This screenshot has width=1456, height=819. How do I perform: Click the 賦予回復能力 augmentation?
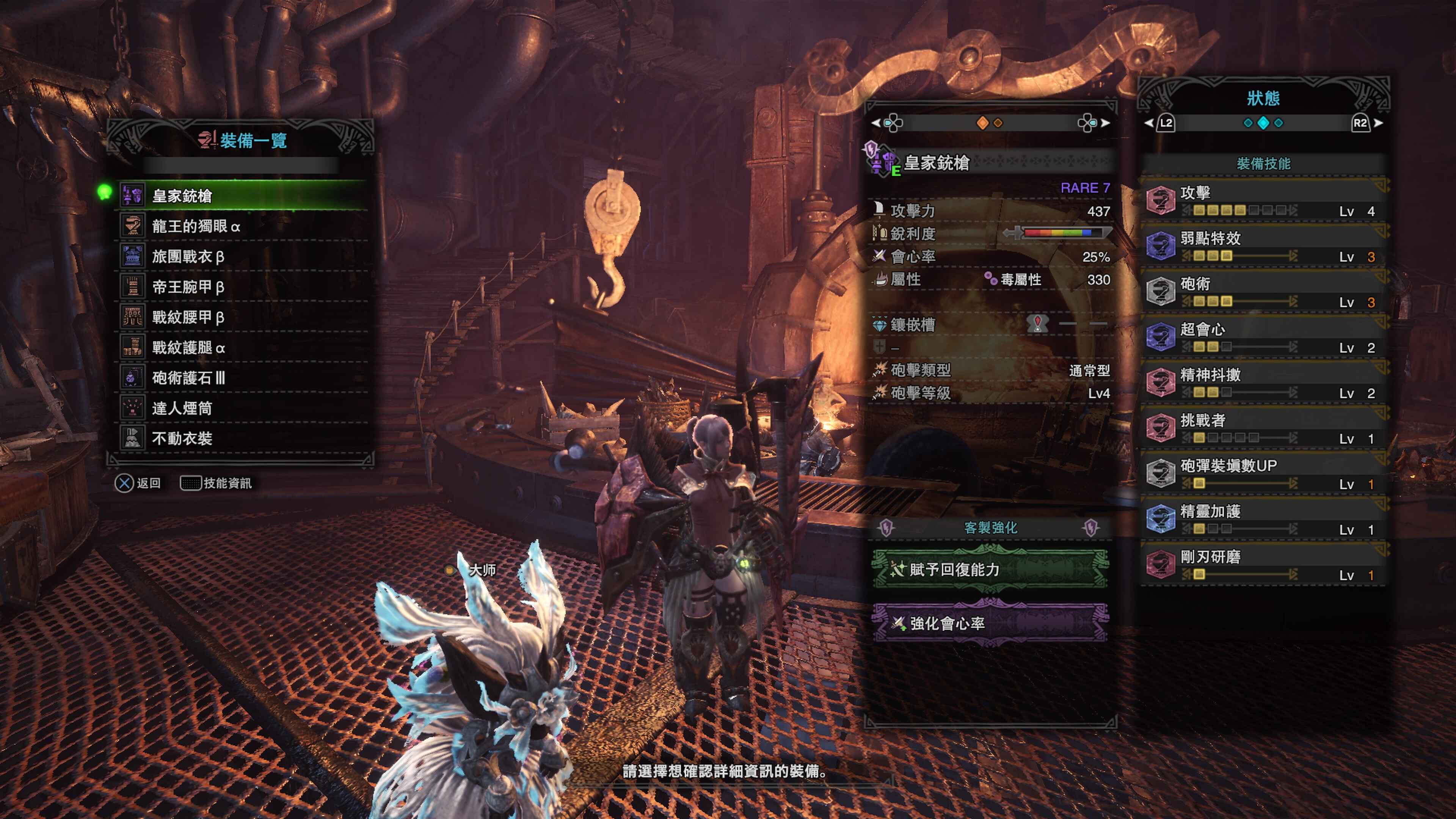tap(990, 569)
